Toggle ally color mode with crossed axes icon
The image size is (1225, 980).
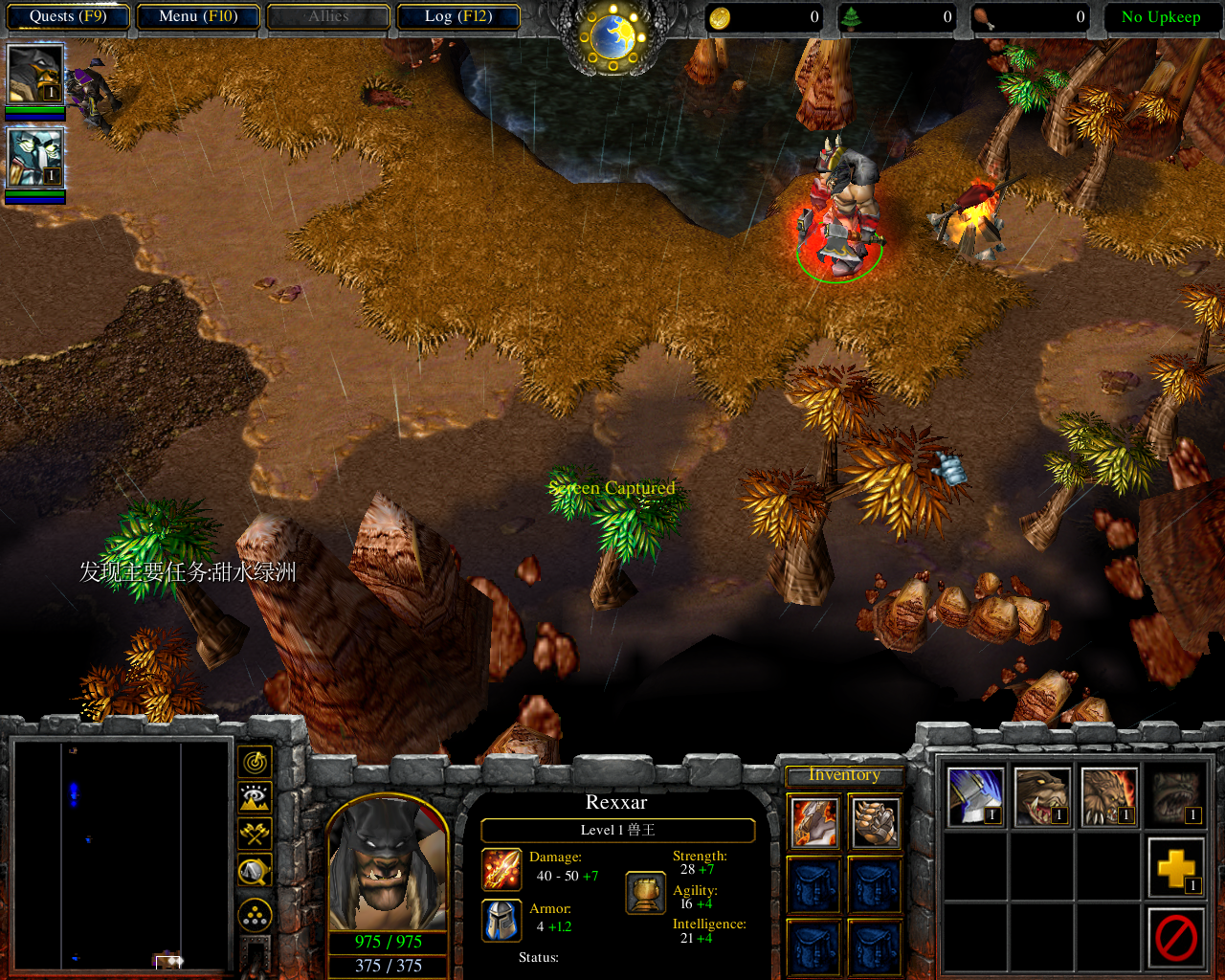point(255,834)
